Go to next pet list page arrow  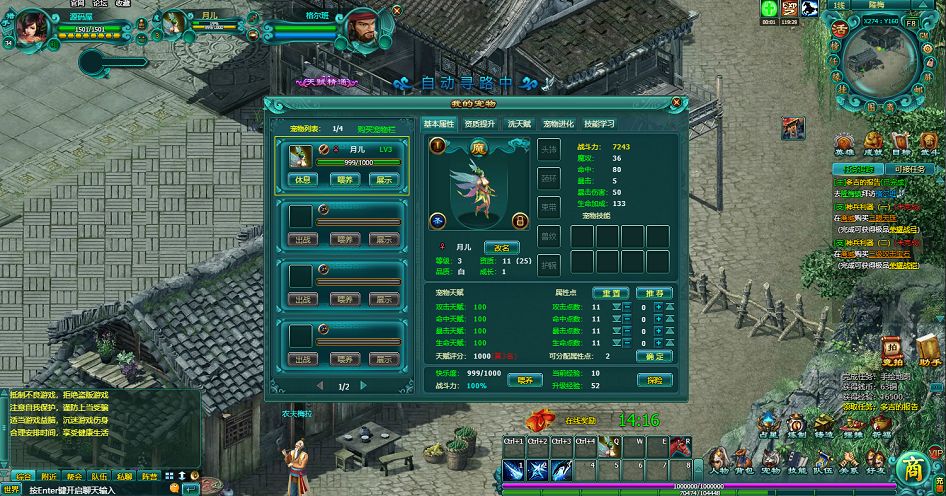tap(368, 386)
